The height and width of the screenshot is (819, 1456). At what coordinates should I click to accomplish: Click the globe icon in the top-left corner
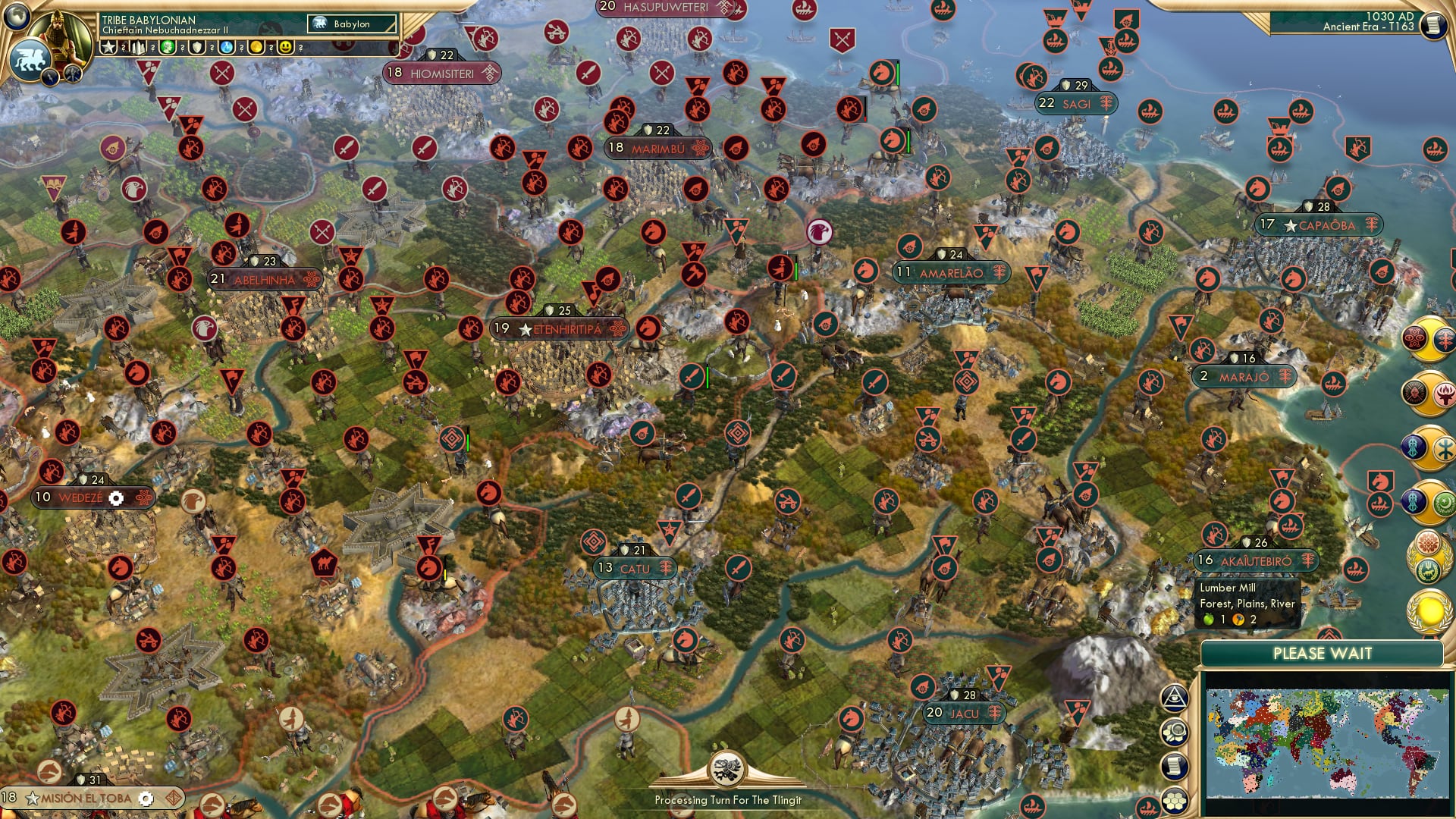15,15
